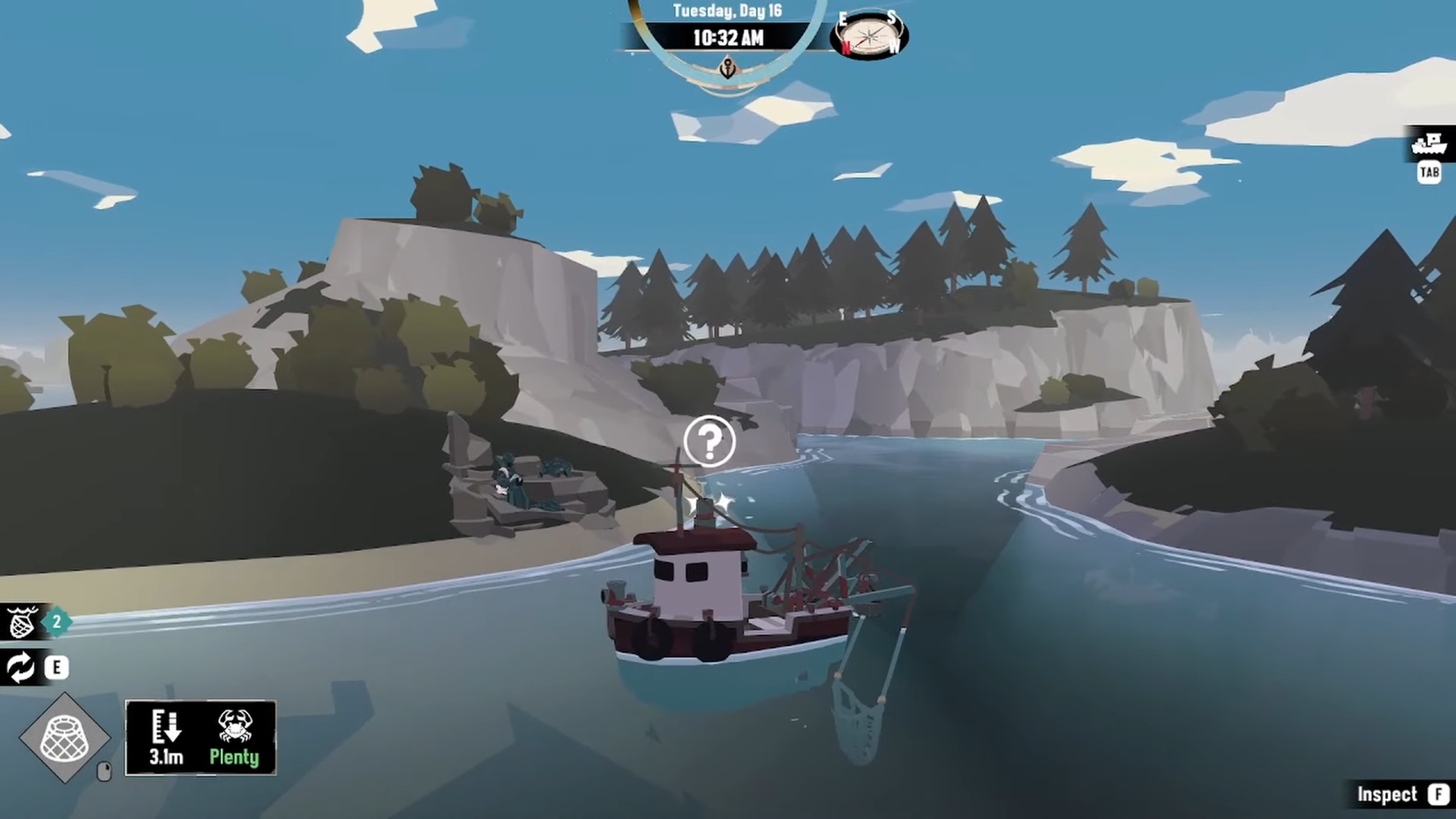Click the N marker on the compass
This screenshot has width=1456, height=819.
[x=846, y=48]
